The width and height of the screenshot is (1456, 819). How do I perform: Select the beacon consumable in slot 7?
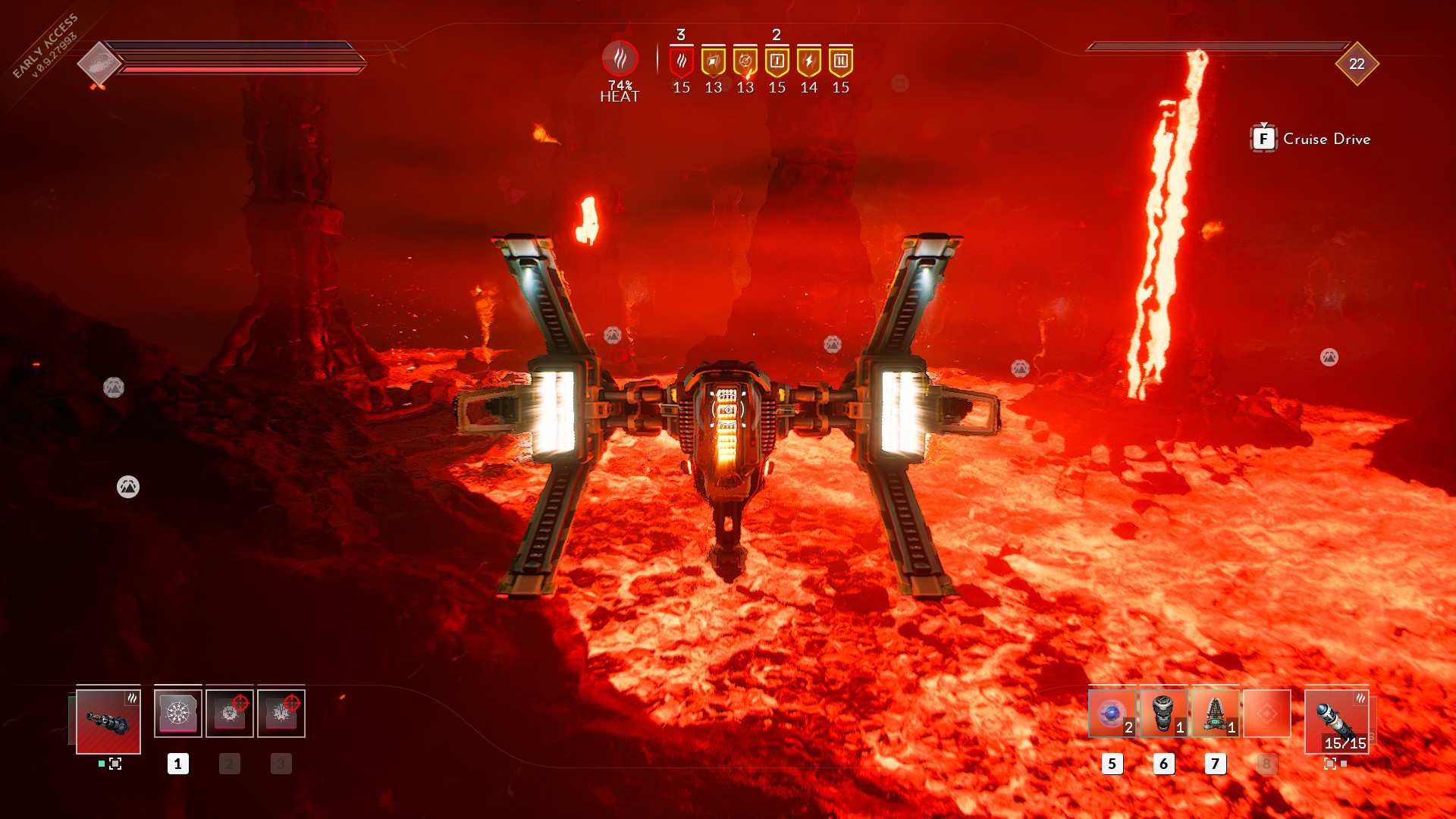point(1216,714)
